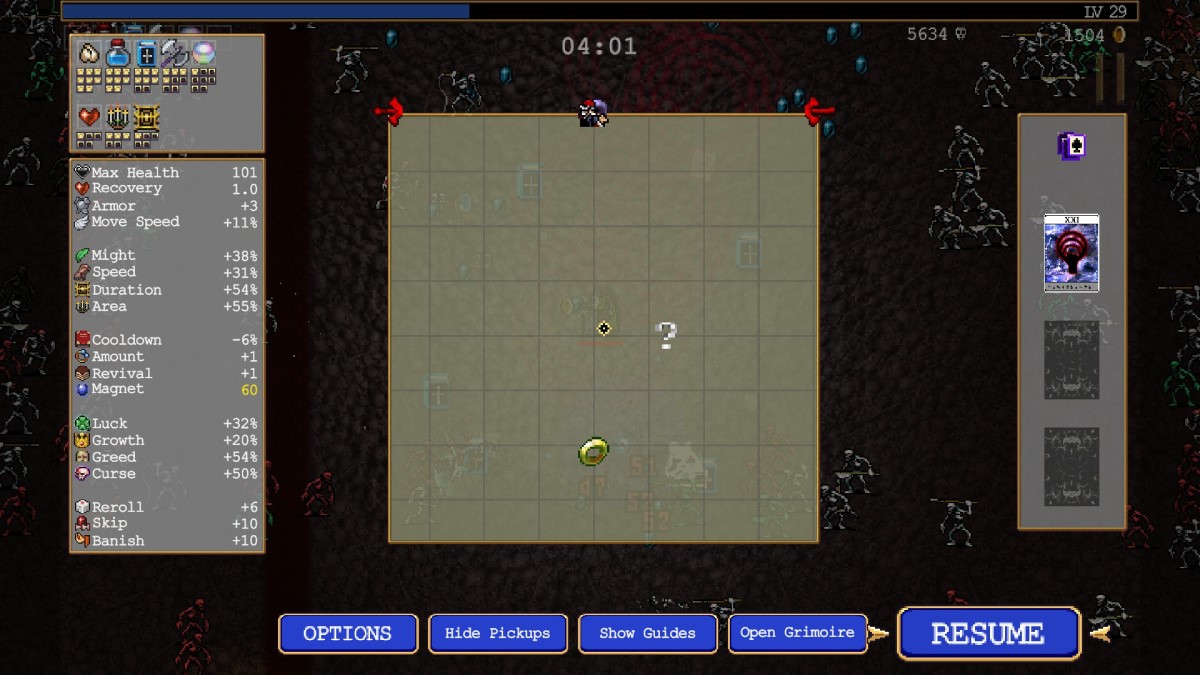Click the purple arcana deck icon
1200x675 pixels.
pyautogui.click(x=1071, y=147)
